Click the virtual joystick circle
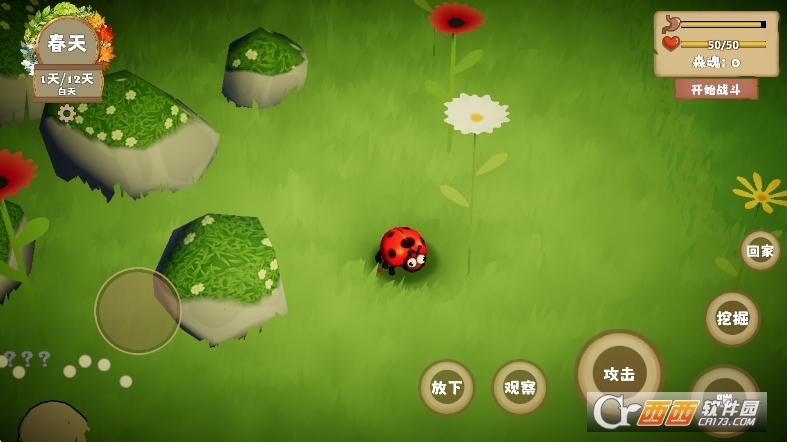 (138, 310)
